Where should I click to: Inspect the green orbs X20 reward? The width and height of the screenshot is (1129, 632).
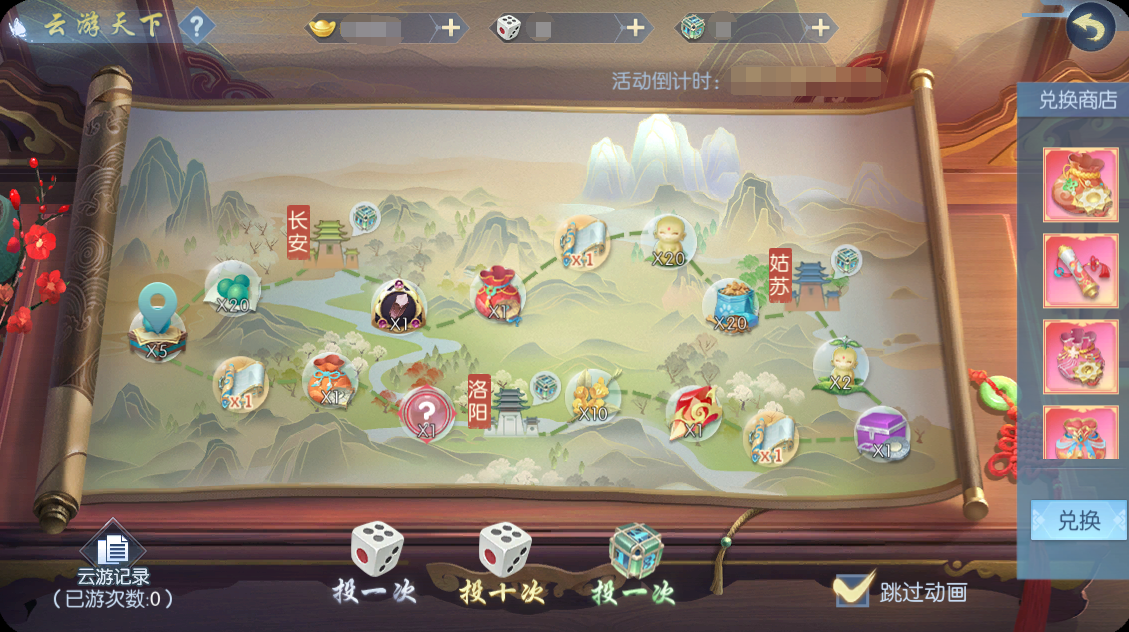click(232, 287)
